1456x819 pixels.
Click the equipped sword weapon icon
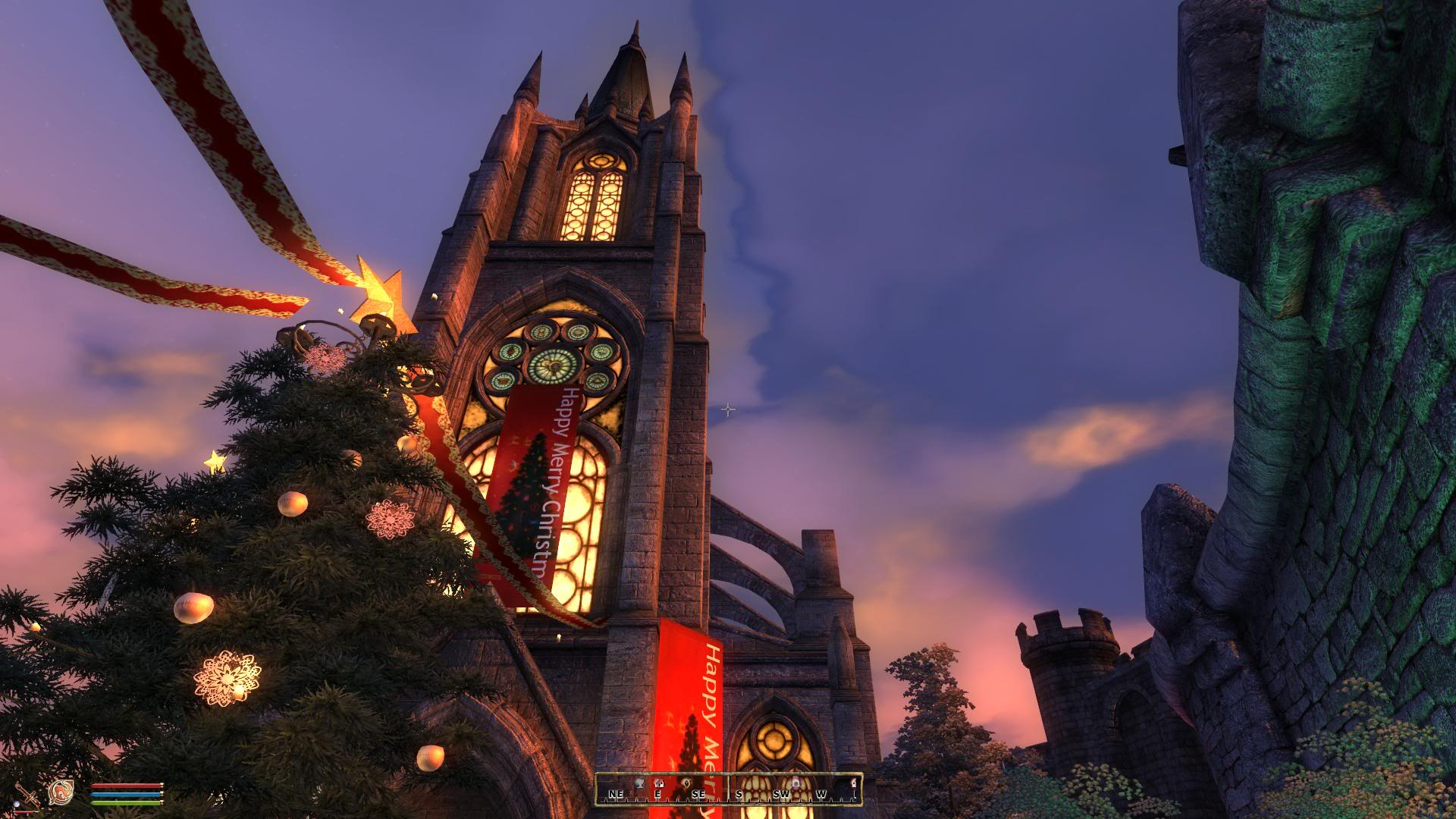pos(29,795)
